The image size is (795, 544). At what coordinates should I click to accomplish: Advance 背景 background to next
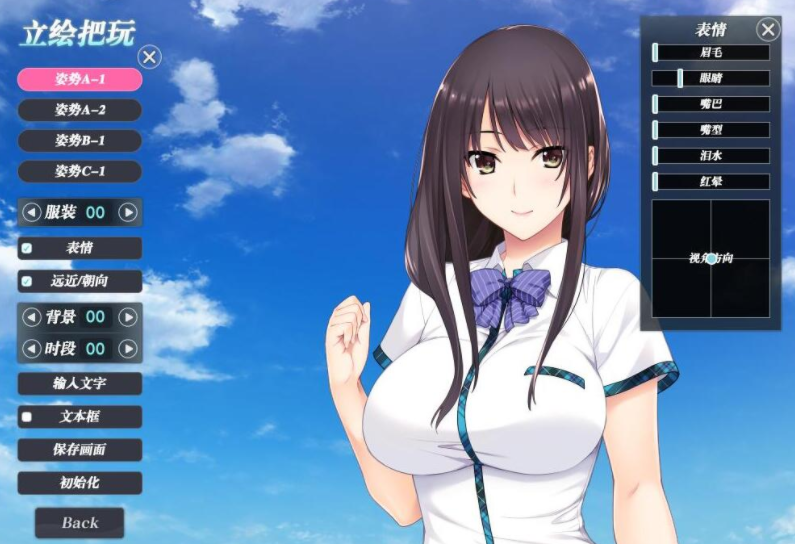(128, 317)
